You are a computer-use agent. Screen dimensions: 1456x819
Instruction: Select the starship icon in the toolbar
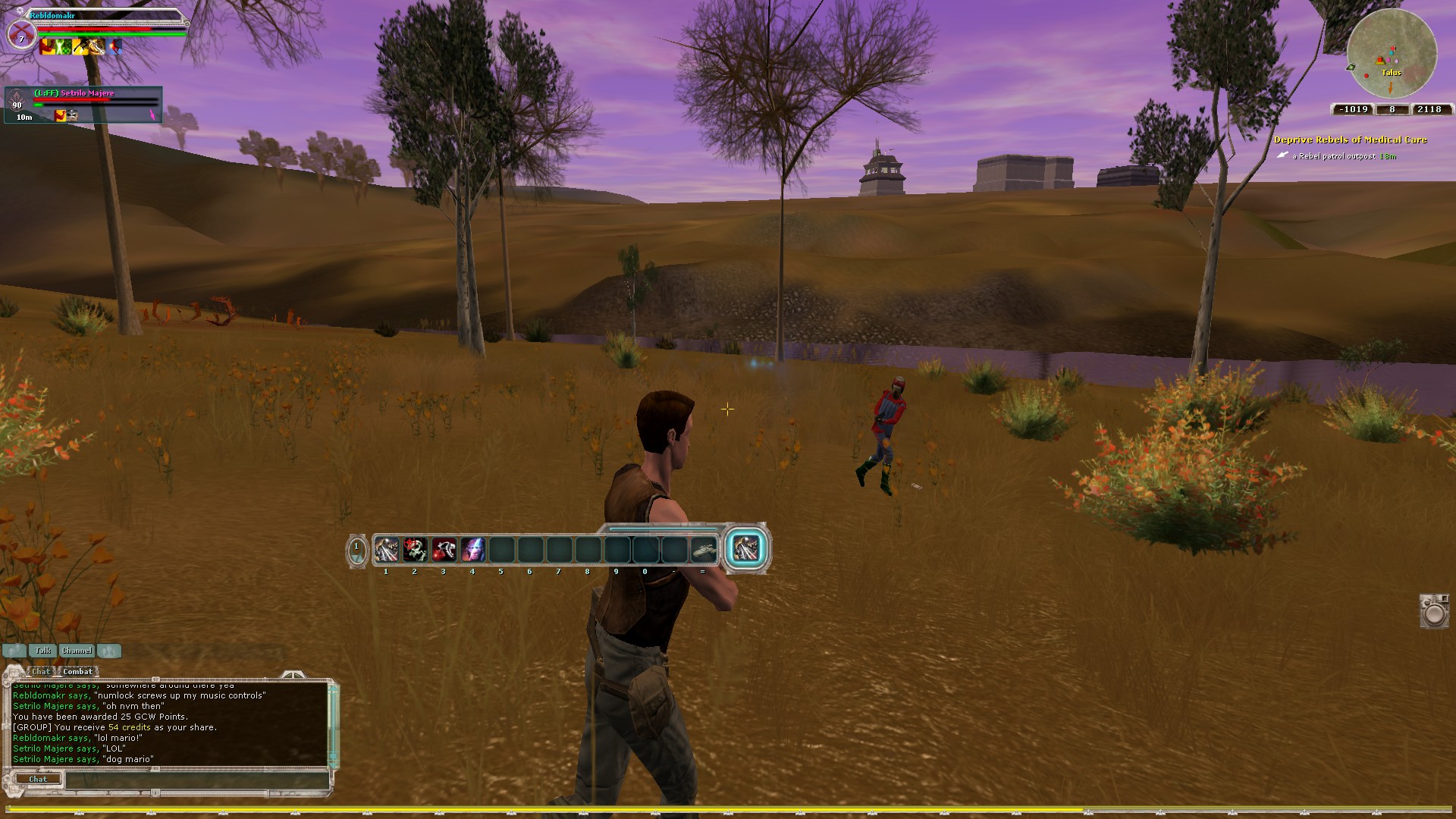point(704,549)
